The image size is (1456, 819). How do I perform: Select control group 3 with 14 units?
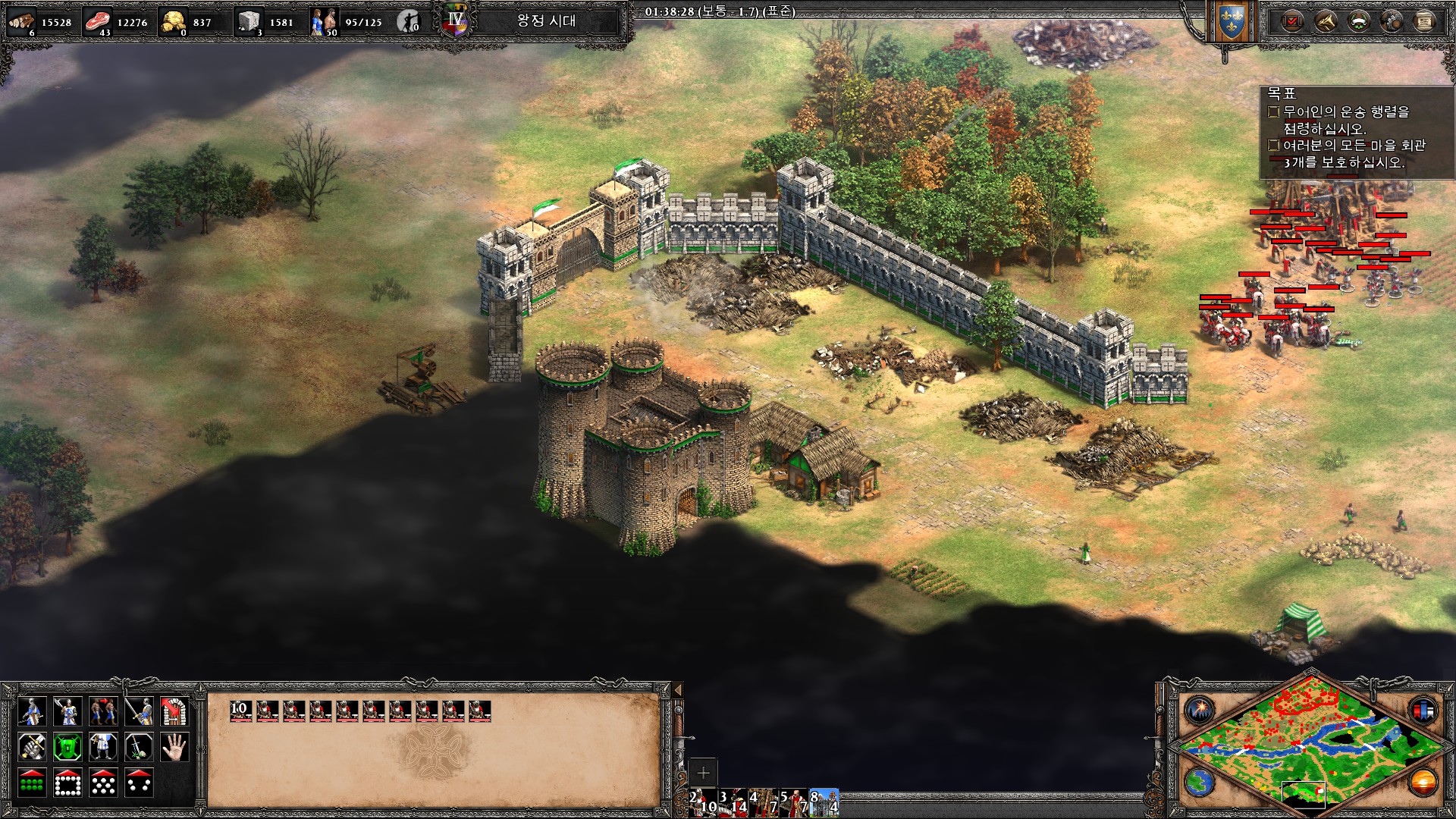733,802
